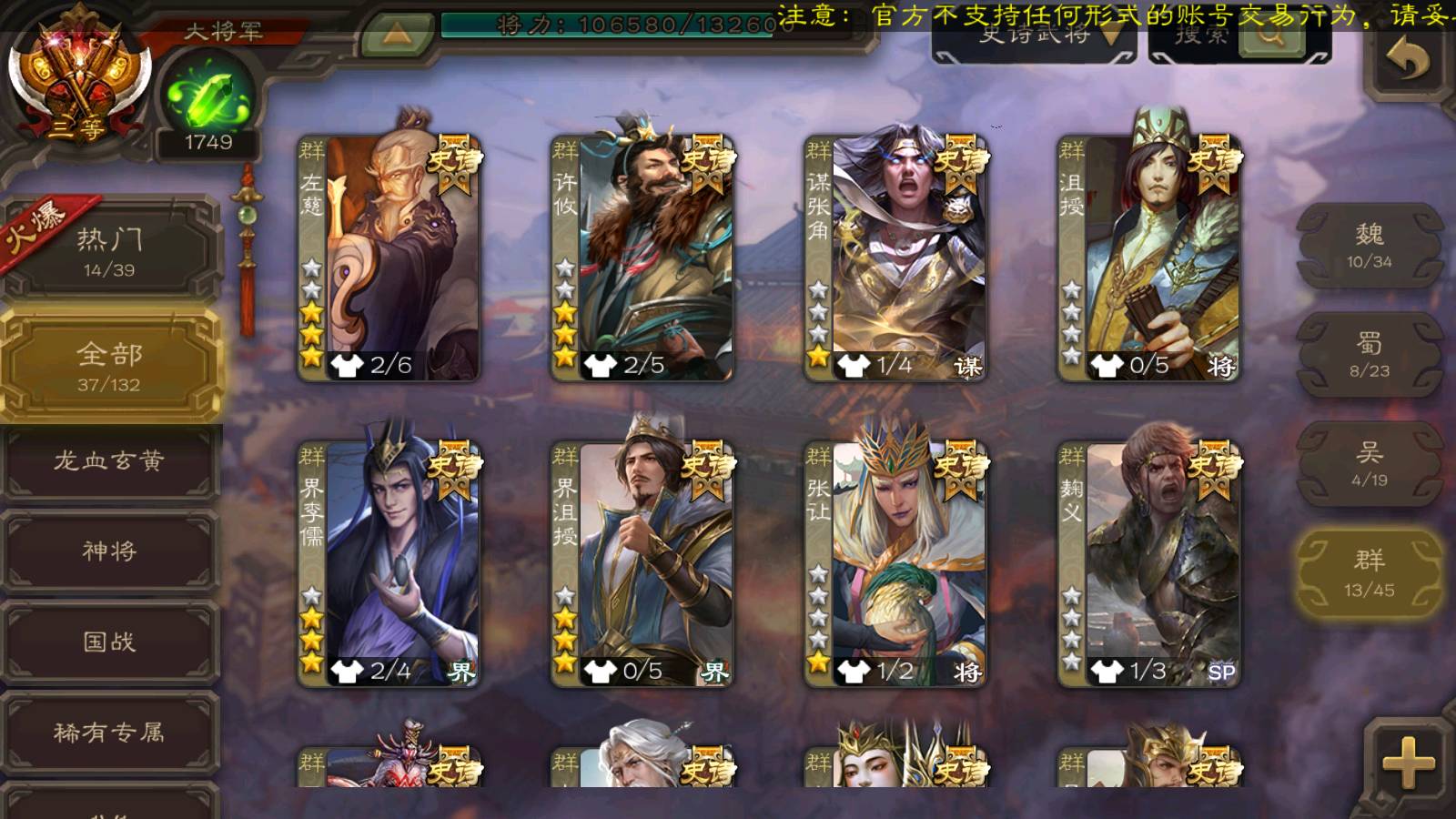
Task: Pick the 界李儒 general card
Action: pos(389,564)
